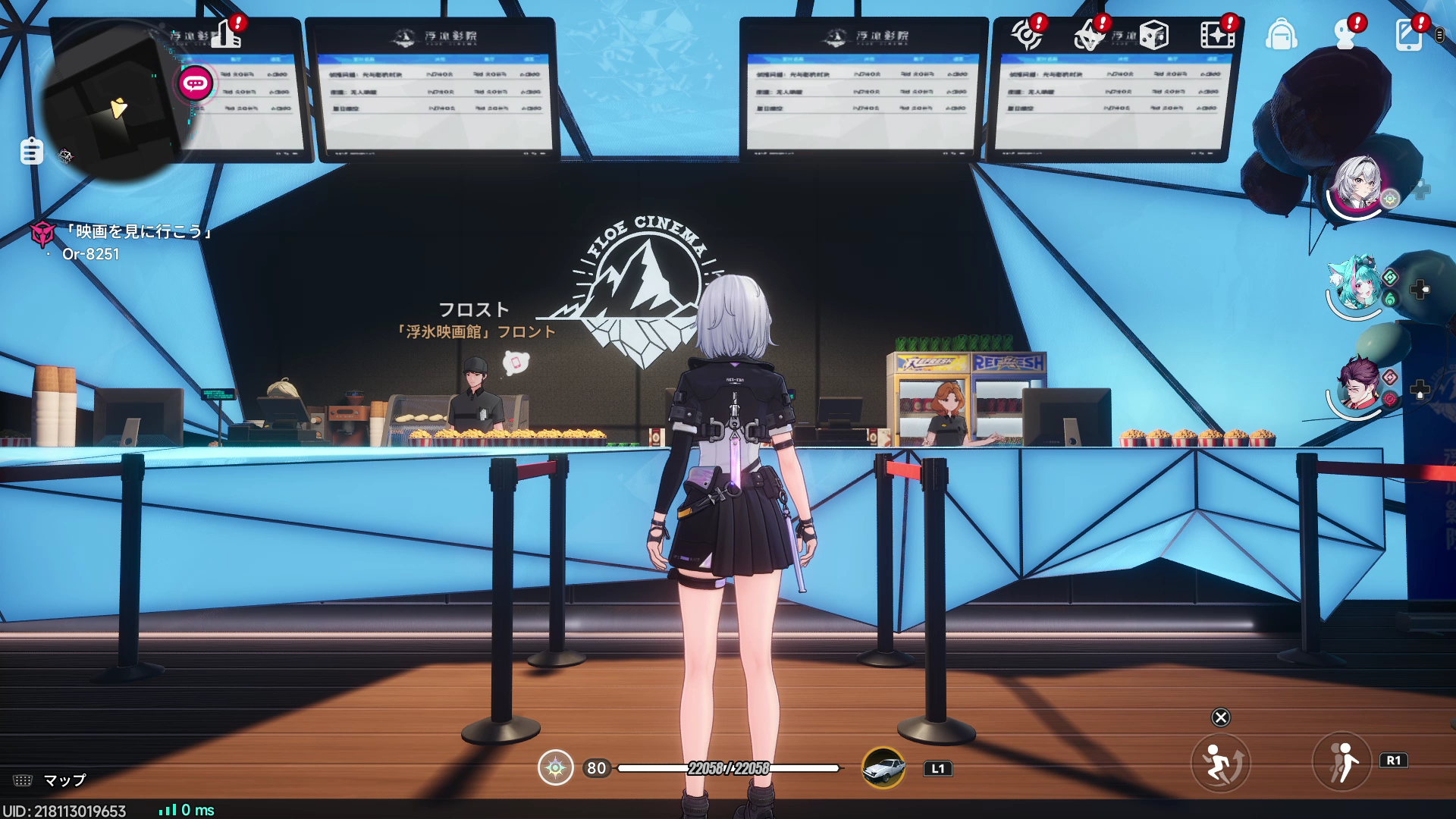Open the fox emblem feature icon
Viewport: 1456px width, 819px height.
[1087, 34]
